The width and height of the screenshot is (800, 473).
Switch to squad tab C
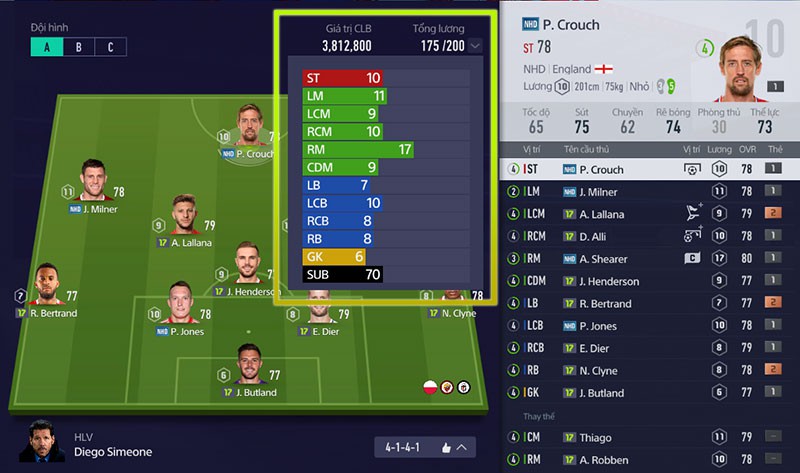tap(111, 47)
